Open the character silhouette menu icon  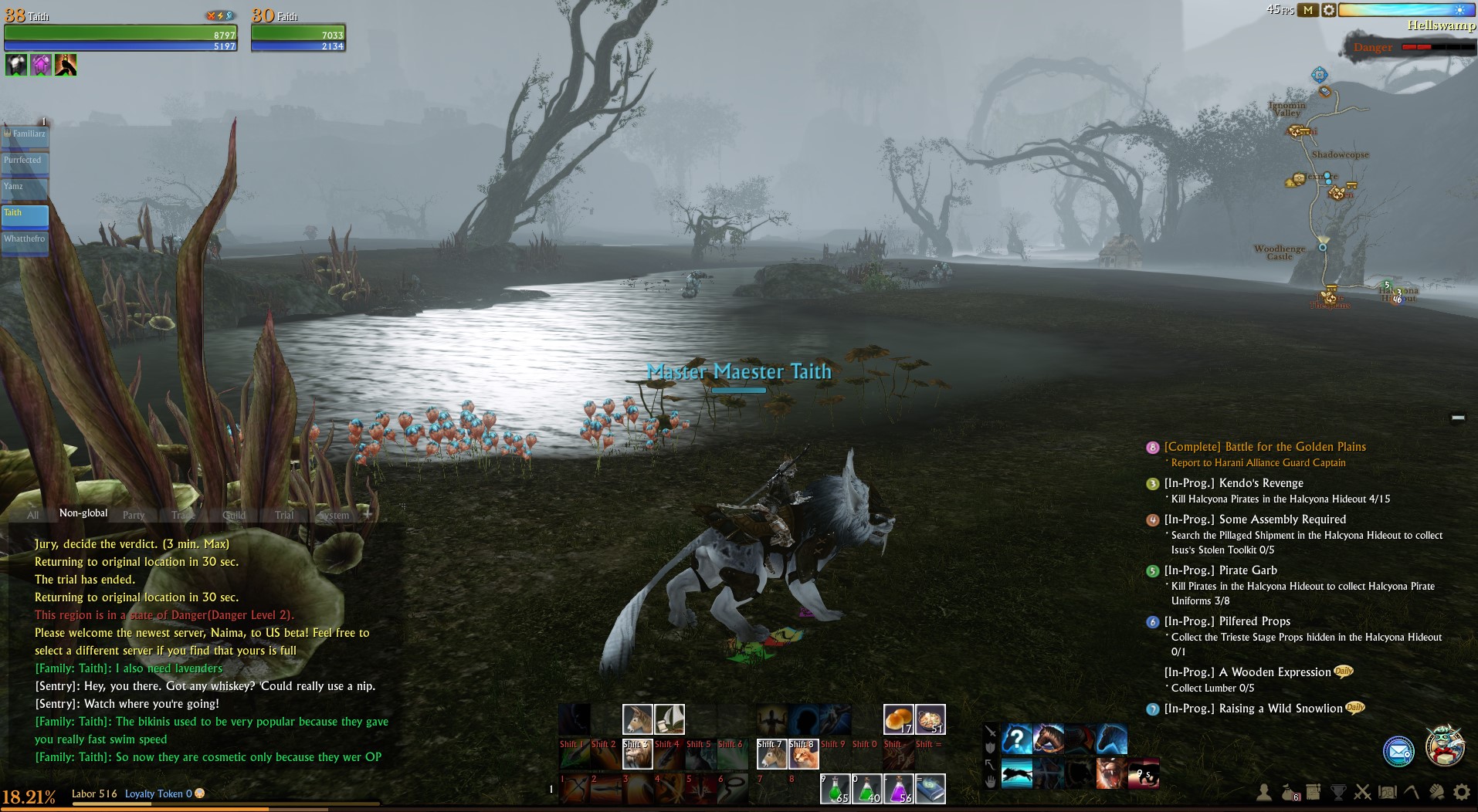[x=1264, y=792]
